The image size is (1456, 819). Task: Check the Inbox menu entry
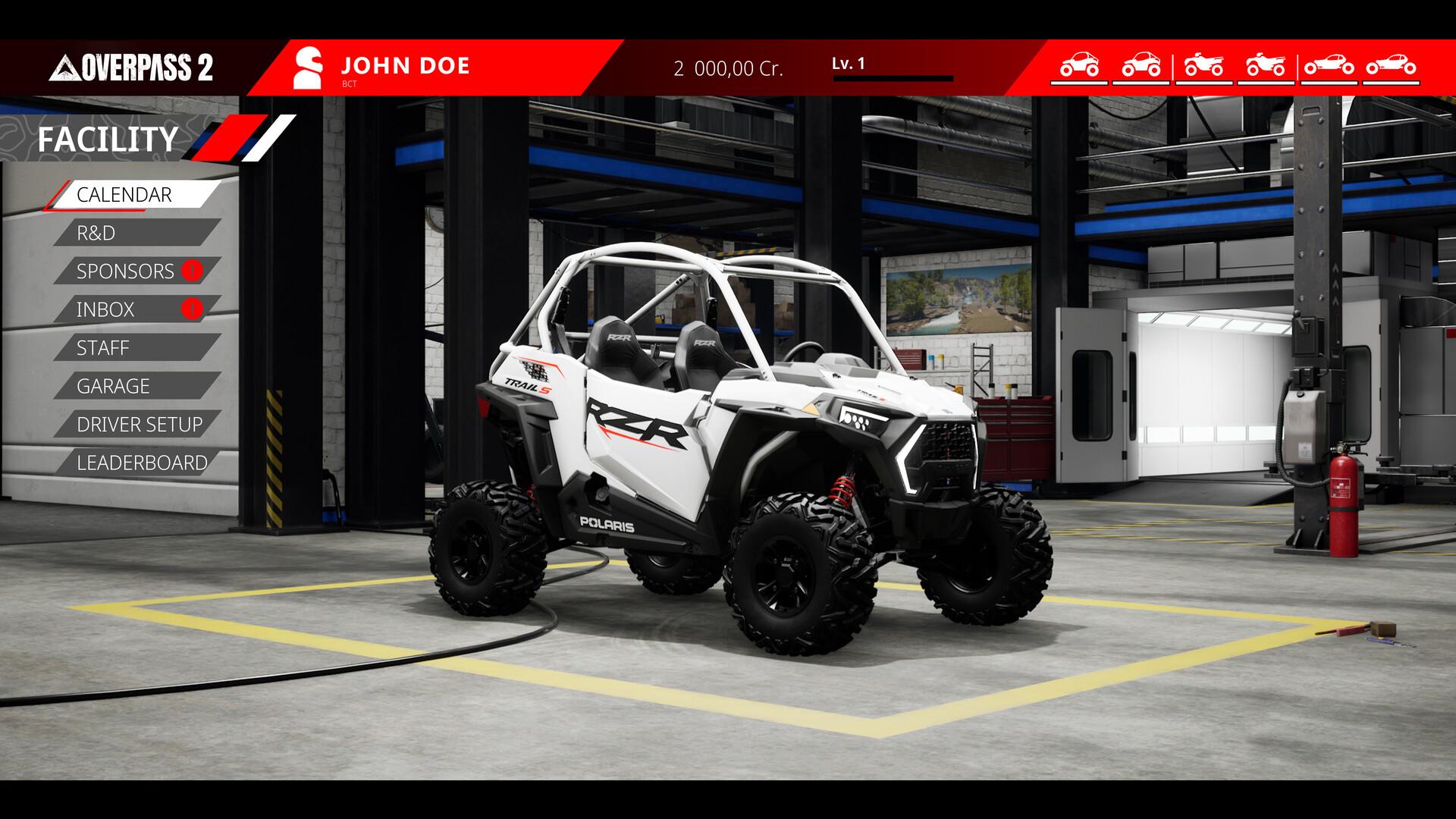coord(106,309)
